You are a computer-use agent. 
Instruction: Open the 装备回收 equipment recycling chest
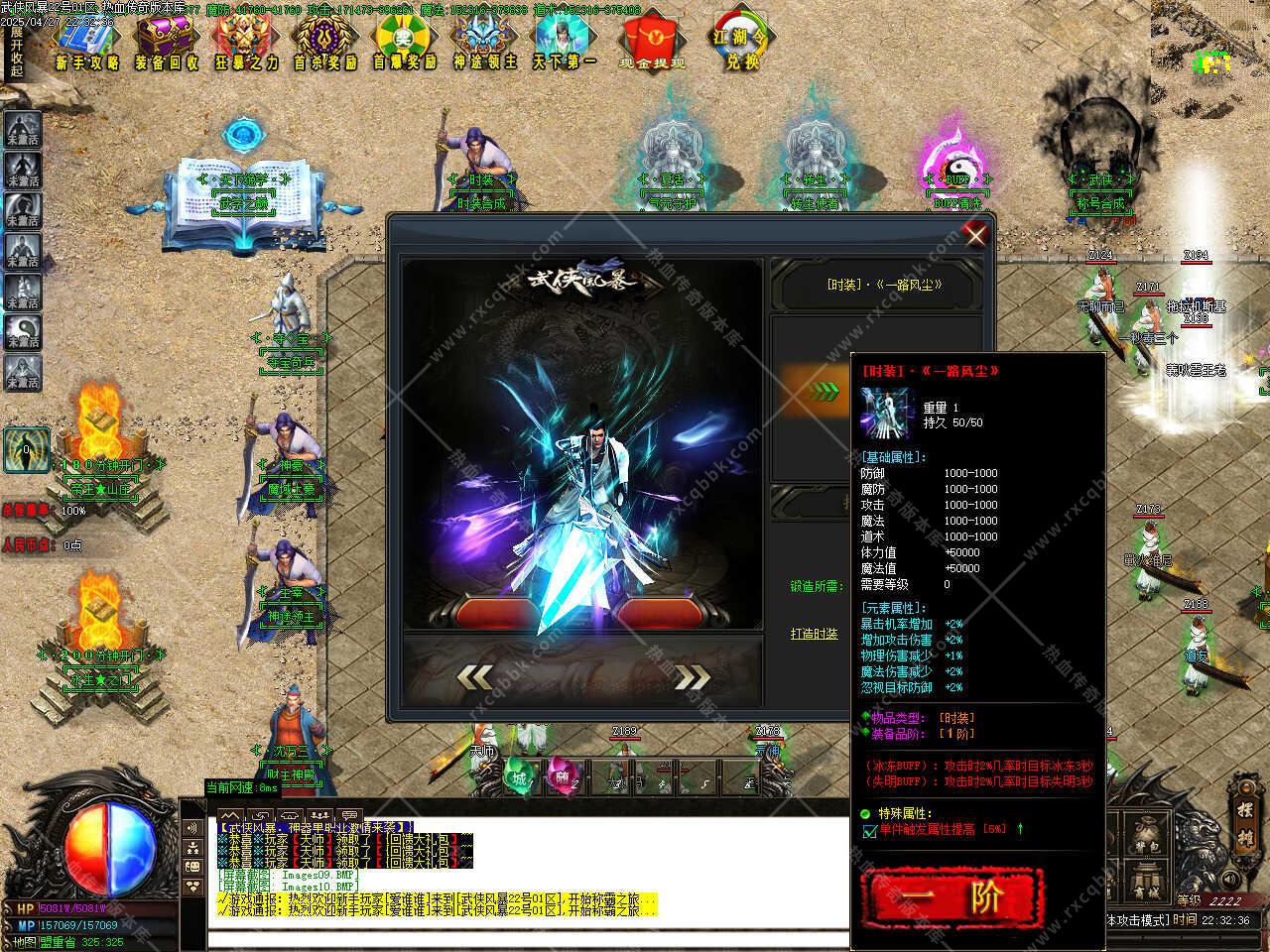166,45
